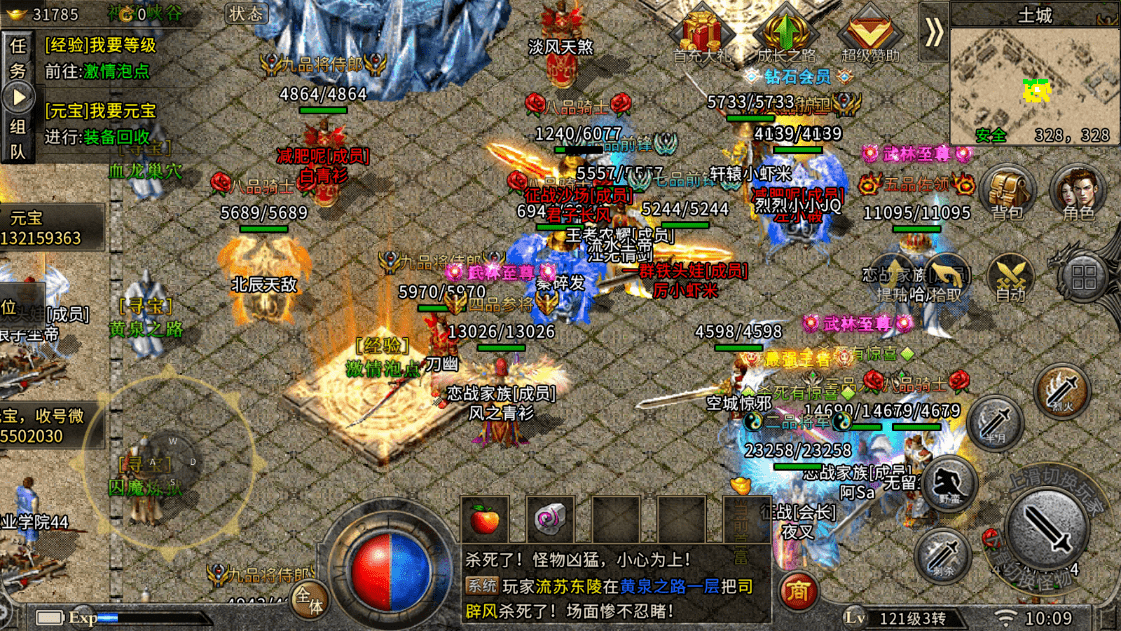Tap the 拾取 pickup button
This screenshot has height=631, width=1121.
pos(946,277)
